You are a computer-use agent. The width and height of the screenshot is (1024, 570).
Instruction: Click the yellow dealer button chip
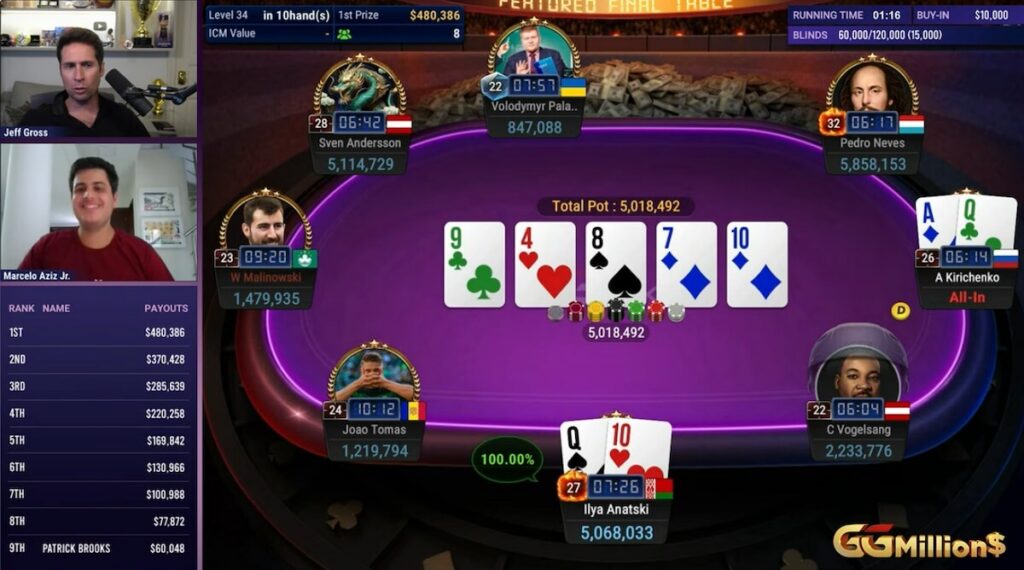point(900,311)
